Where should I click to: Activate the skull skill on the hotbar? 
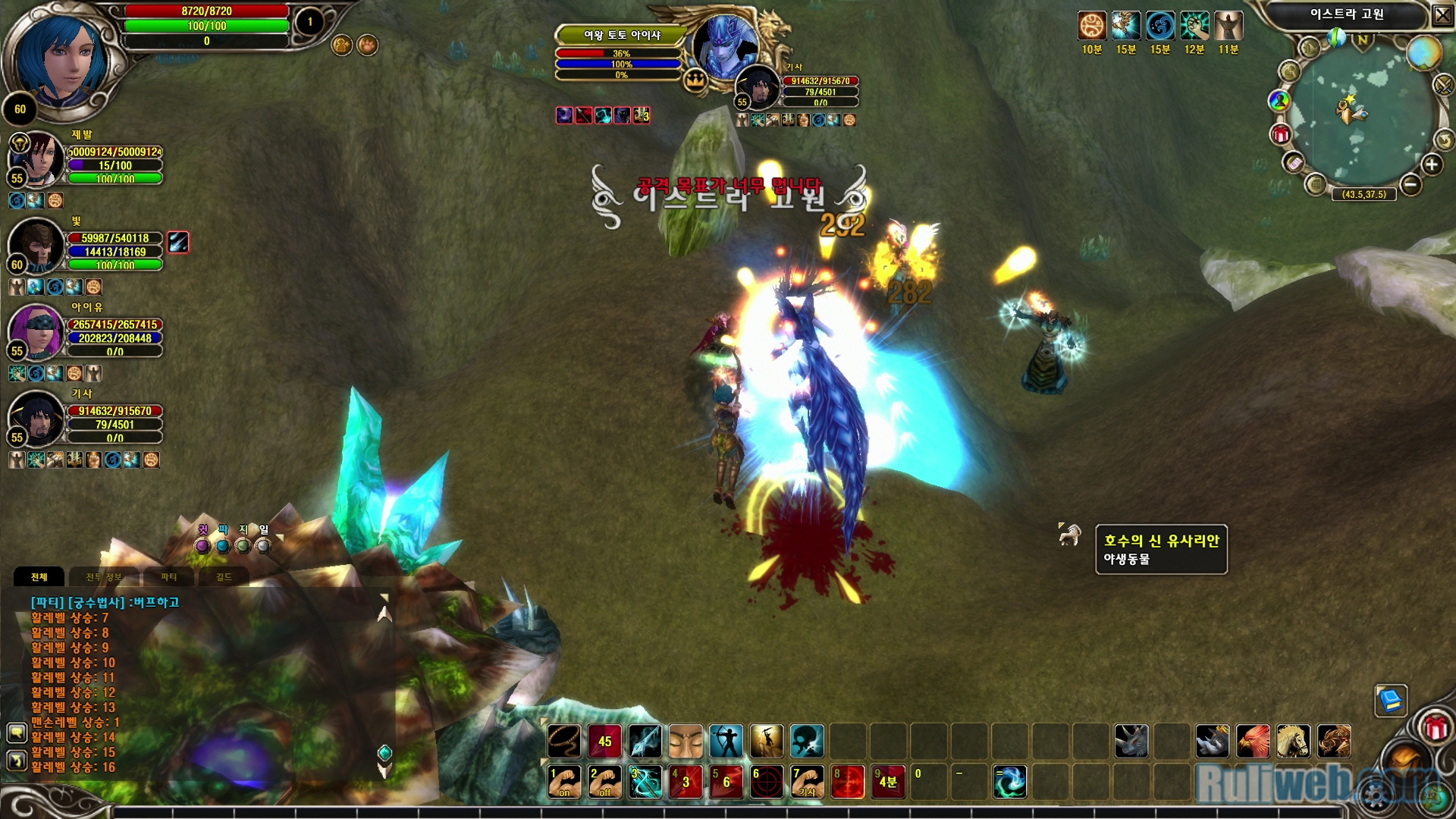[x=807, y=741]
